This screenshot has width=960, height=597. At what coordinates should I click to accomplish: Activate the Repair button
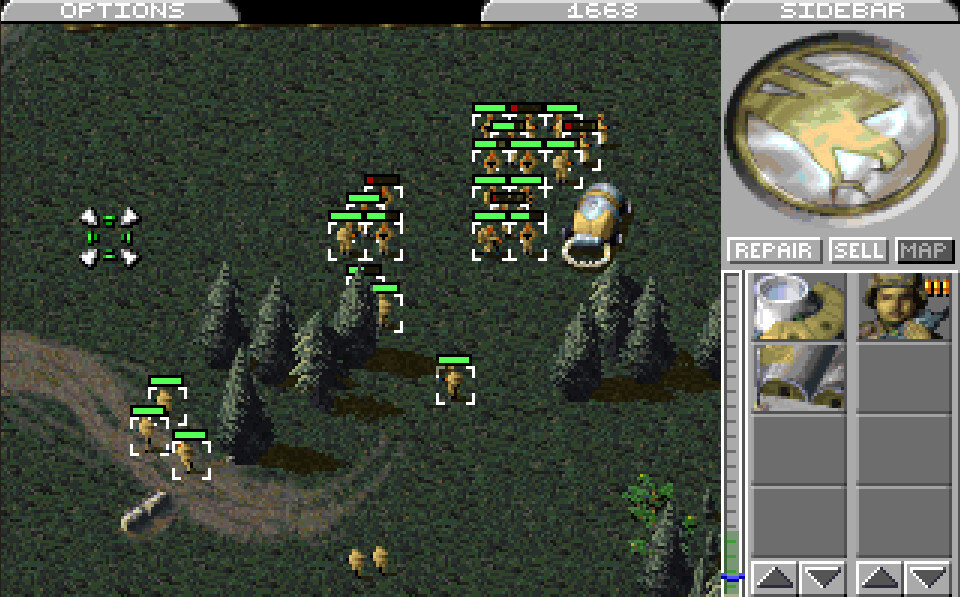click(774, 250)
